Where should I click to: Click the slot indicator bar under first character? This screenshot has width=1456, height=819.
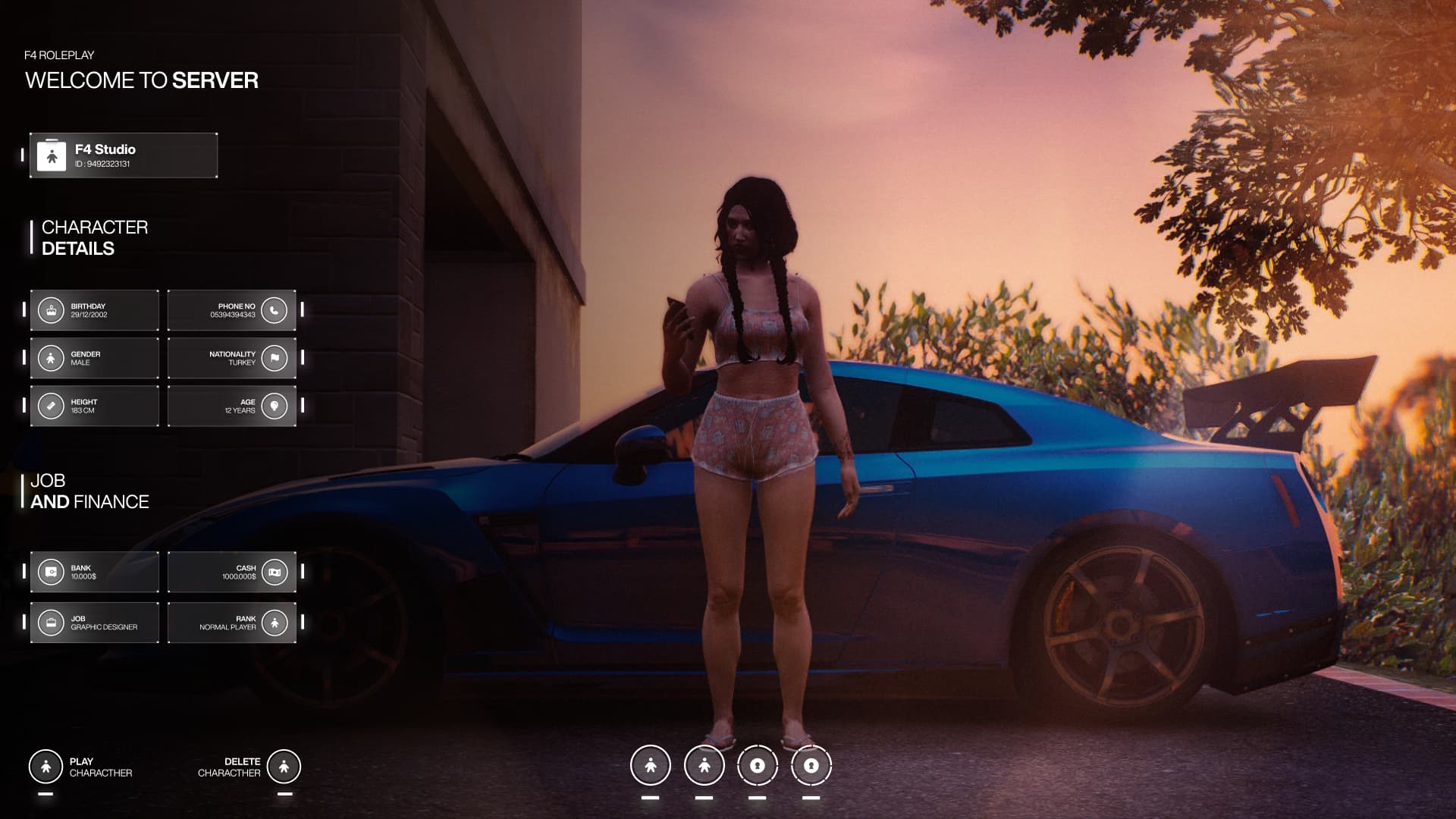[651, 798]
